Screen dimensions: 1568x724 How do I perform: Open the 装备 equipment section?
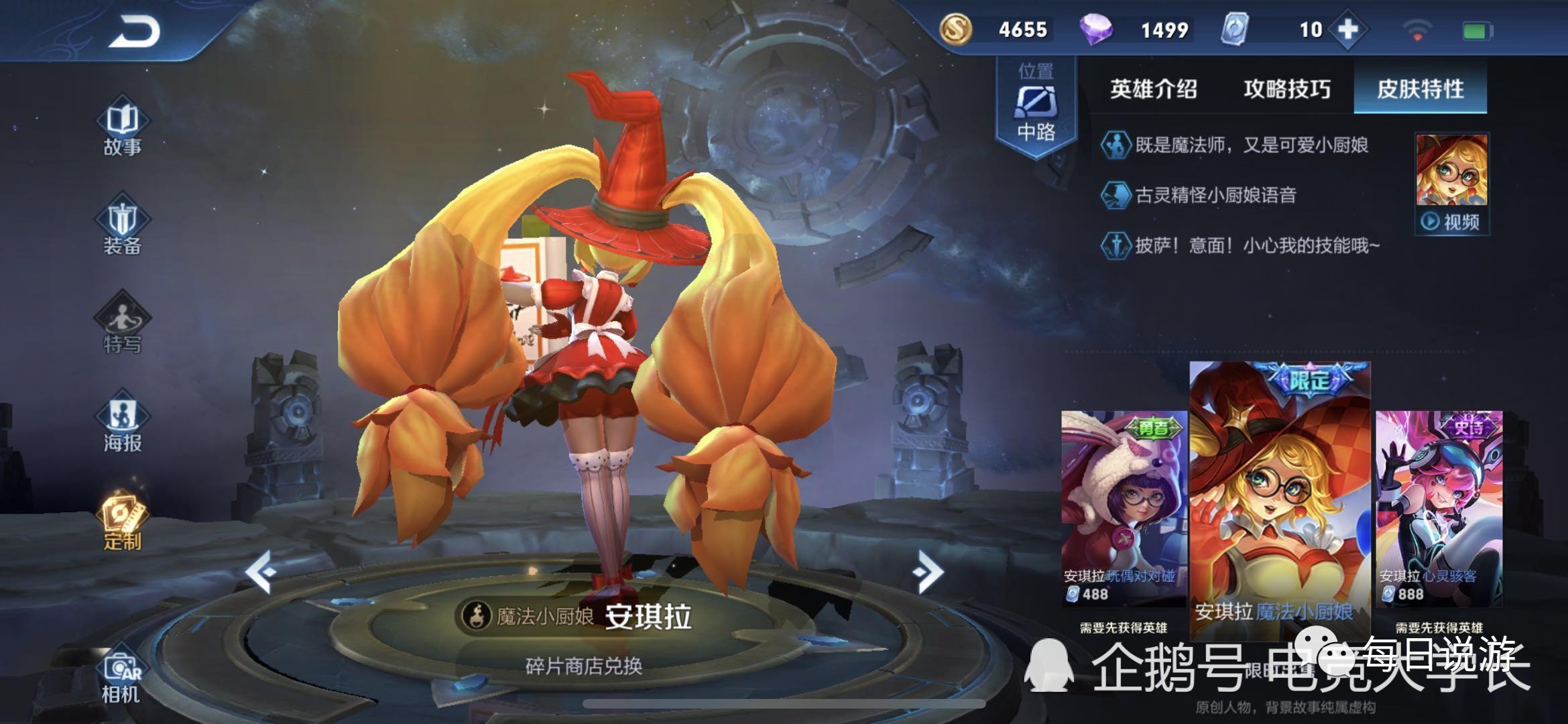123,228
